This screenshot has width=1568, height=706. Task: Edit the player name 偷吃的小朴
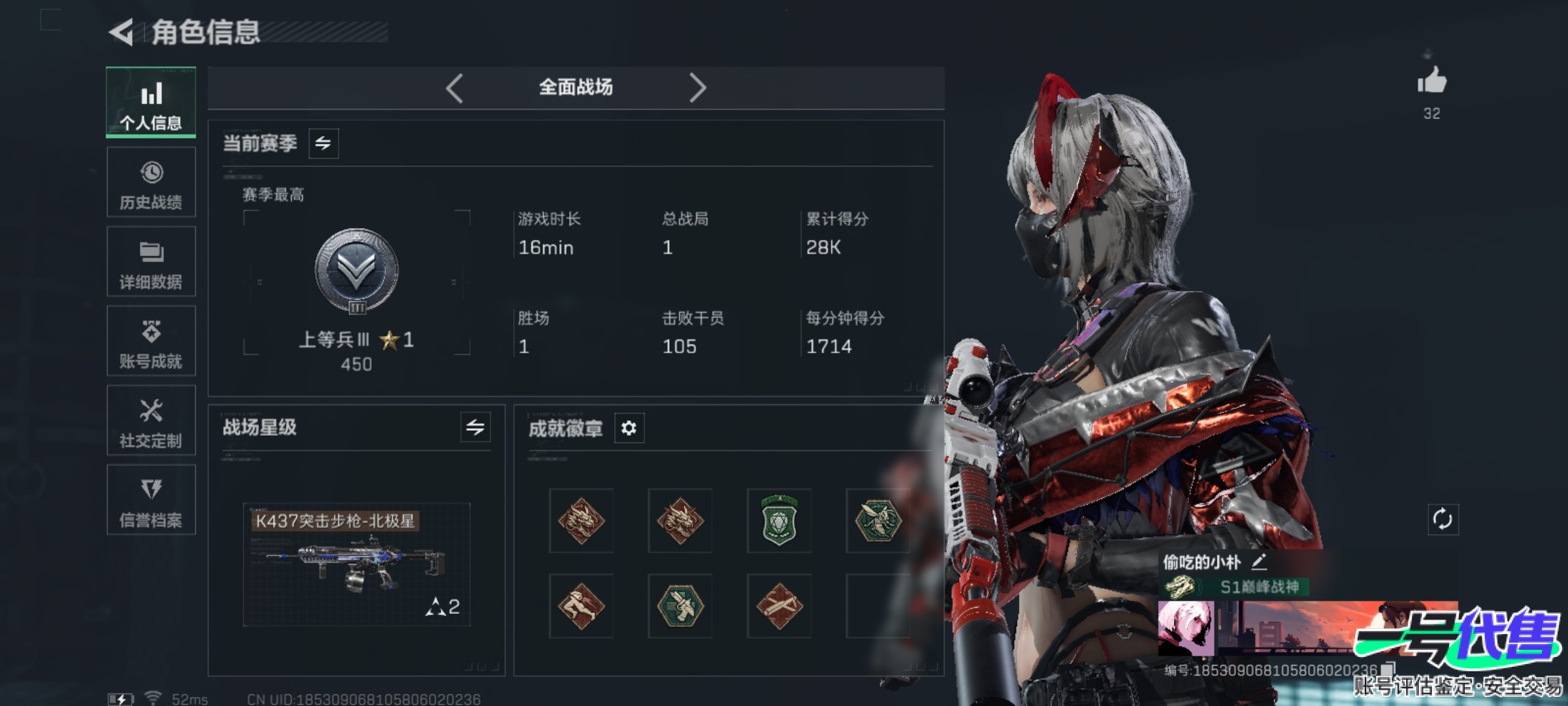point(1259,562)
